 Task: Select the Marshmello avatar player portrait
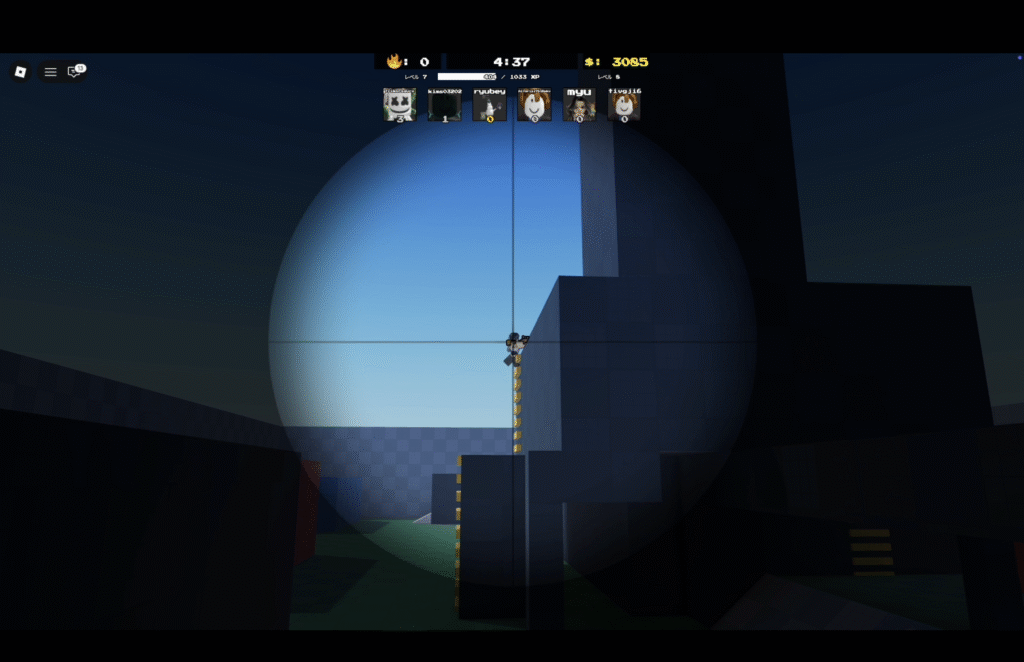coord(400,105)
